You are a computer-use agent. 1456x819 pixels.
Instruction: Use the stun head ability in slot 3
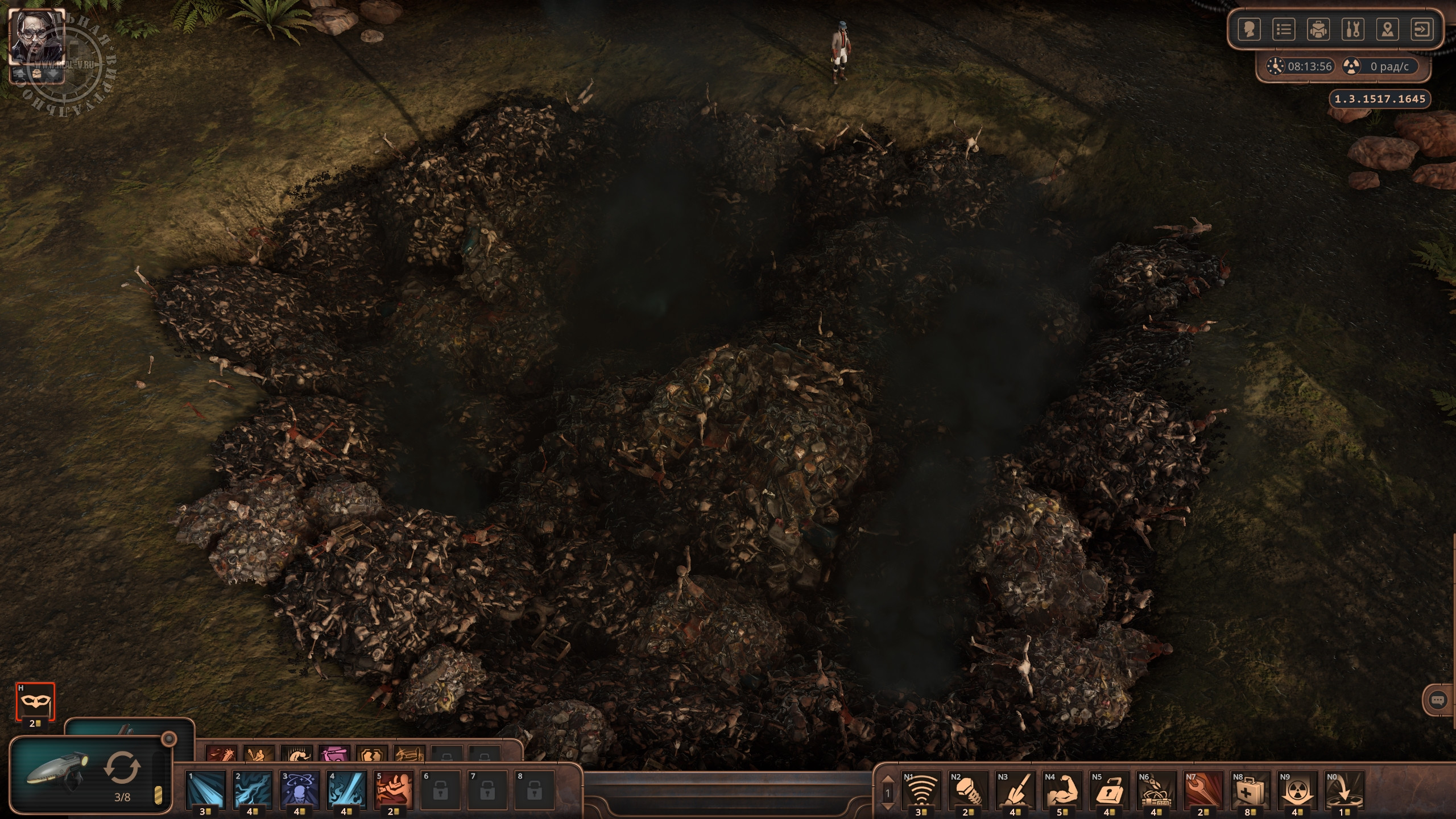(x=300, y=790)
